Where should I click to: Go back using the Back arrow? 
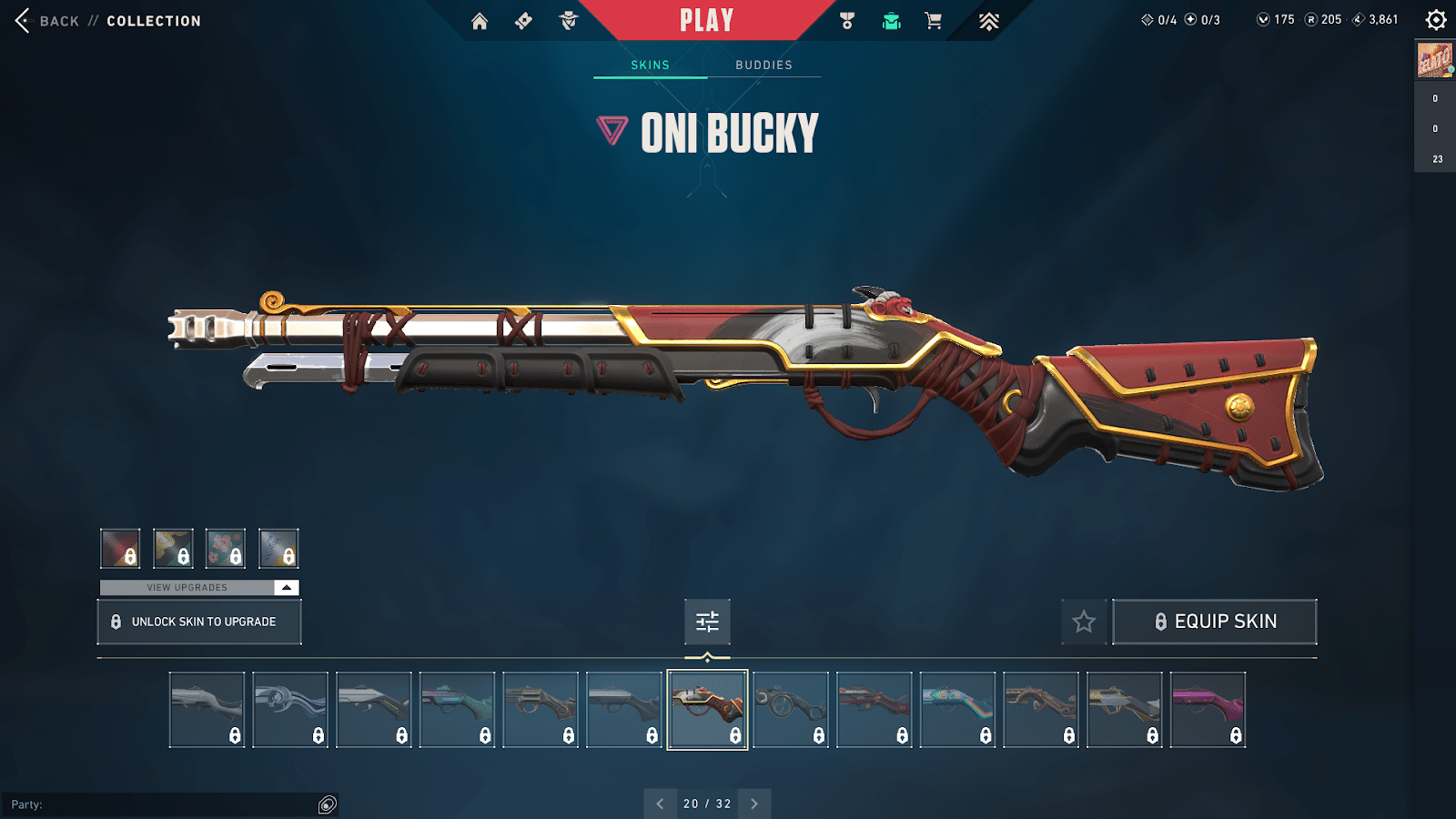coord(22,20)
